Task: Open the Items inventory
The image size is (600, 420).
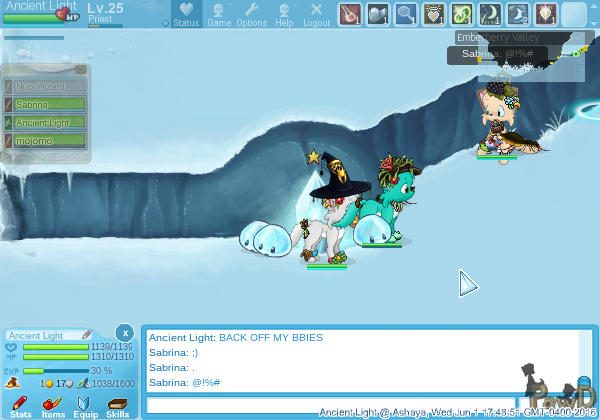Action: tap(53, 406)
